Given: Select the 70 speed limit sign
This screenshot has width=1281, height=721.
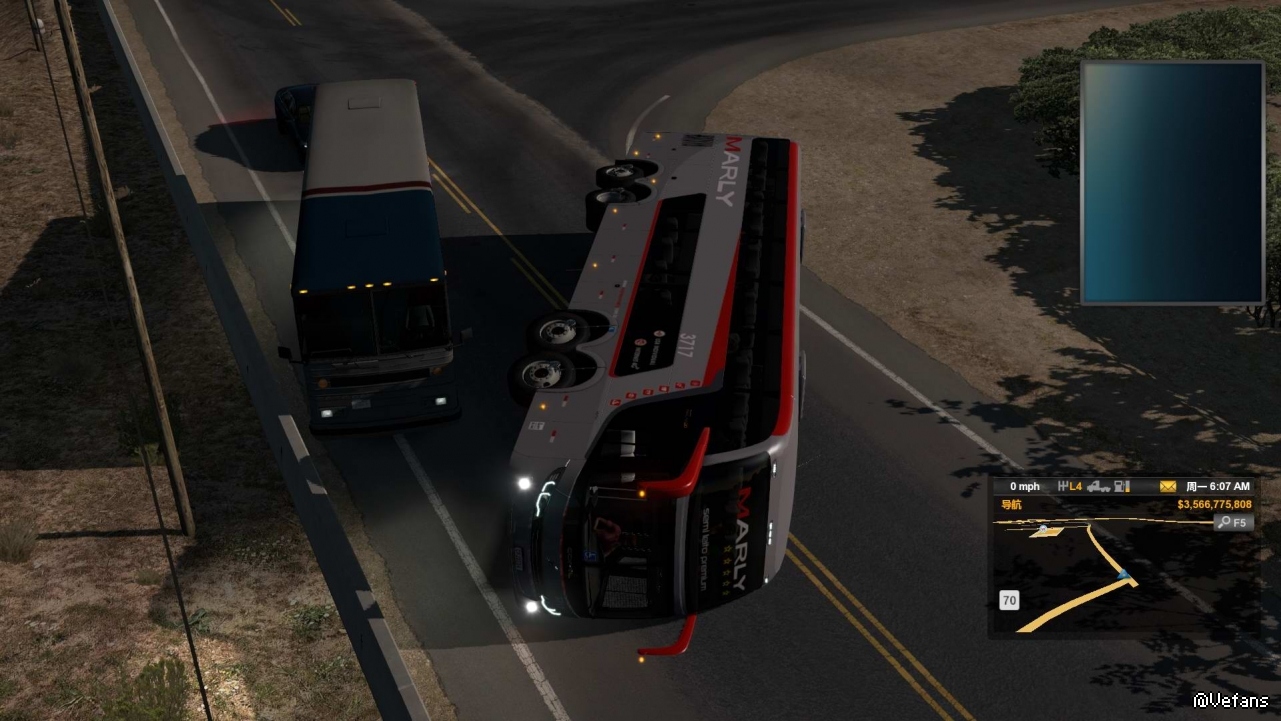Looking at the screenshot, I should [x=1009, y=601].
